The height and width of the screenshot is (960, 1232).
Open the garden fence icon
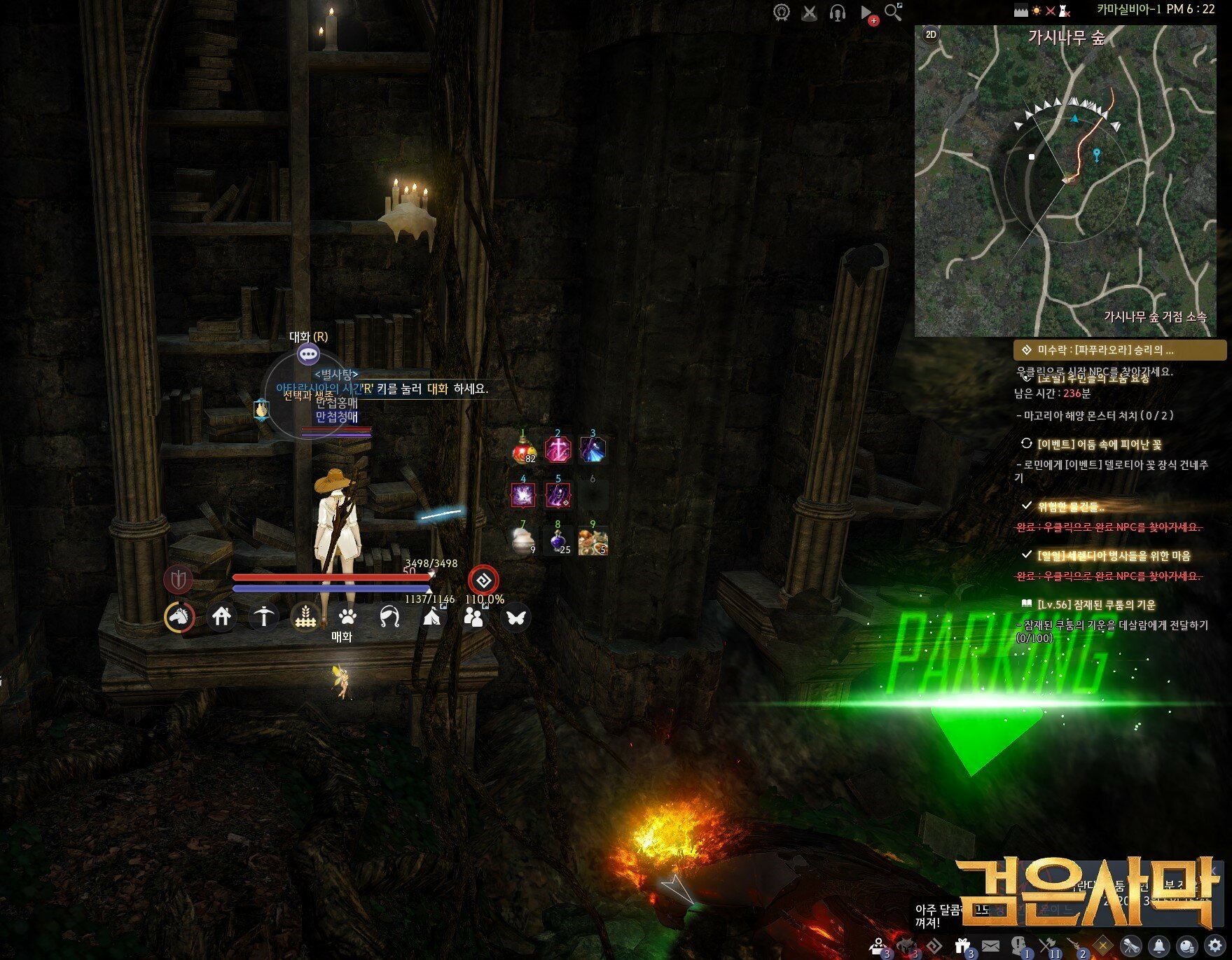click(305, 617)
